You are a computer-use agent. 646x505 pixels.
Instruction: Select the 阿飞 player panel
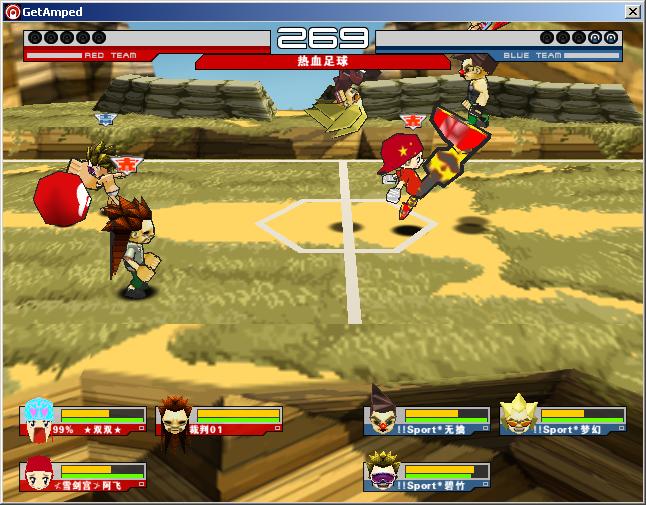[83, 476]
